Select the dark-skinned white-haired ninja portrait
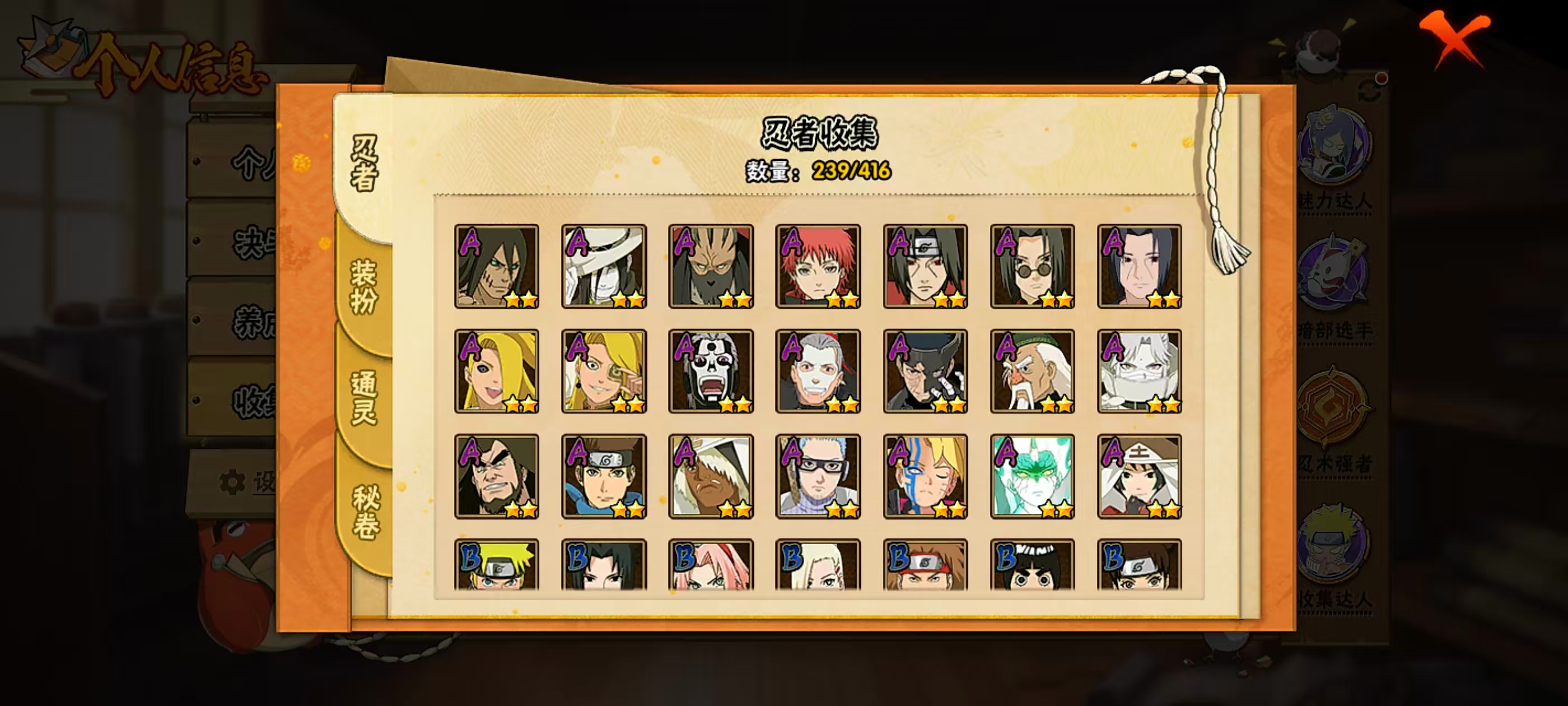The image size is (1568, 706). tap(710, 476)
